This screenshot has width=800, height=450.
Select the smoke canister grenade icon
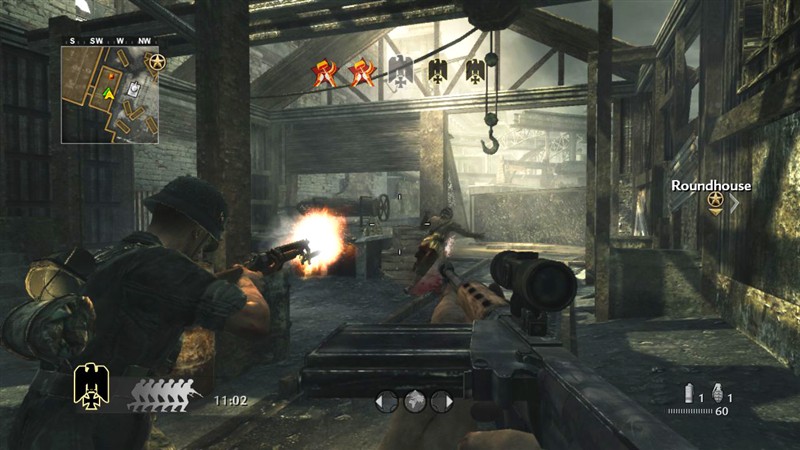pos(689,392)
